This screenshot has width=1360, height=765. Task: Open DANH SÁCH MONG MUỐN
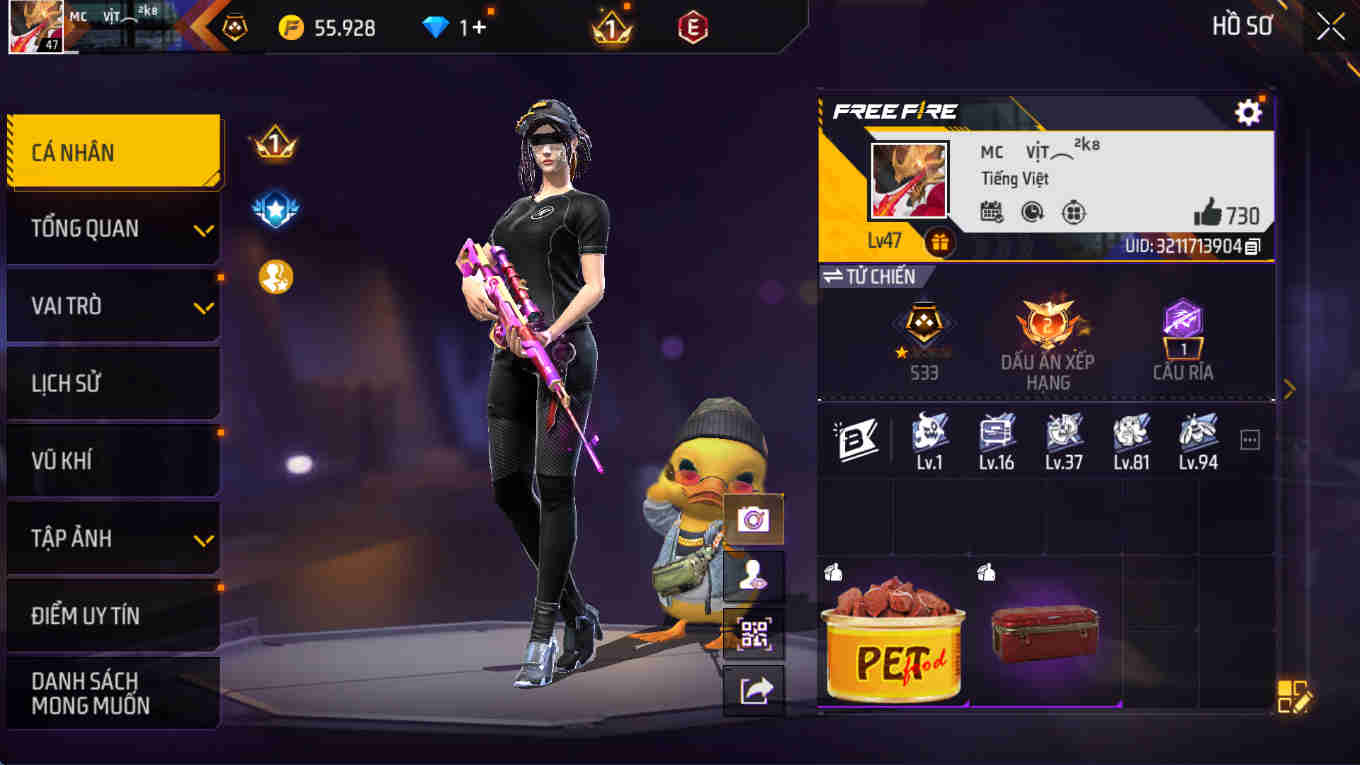point(108,690)
